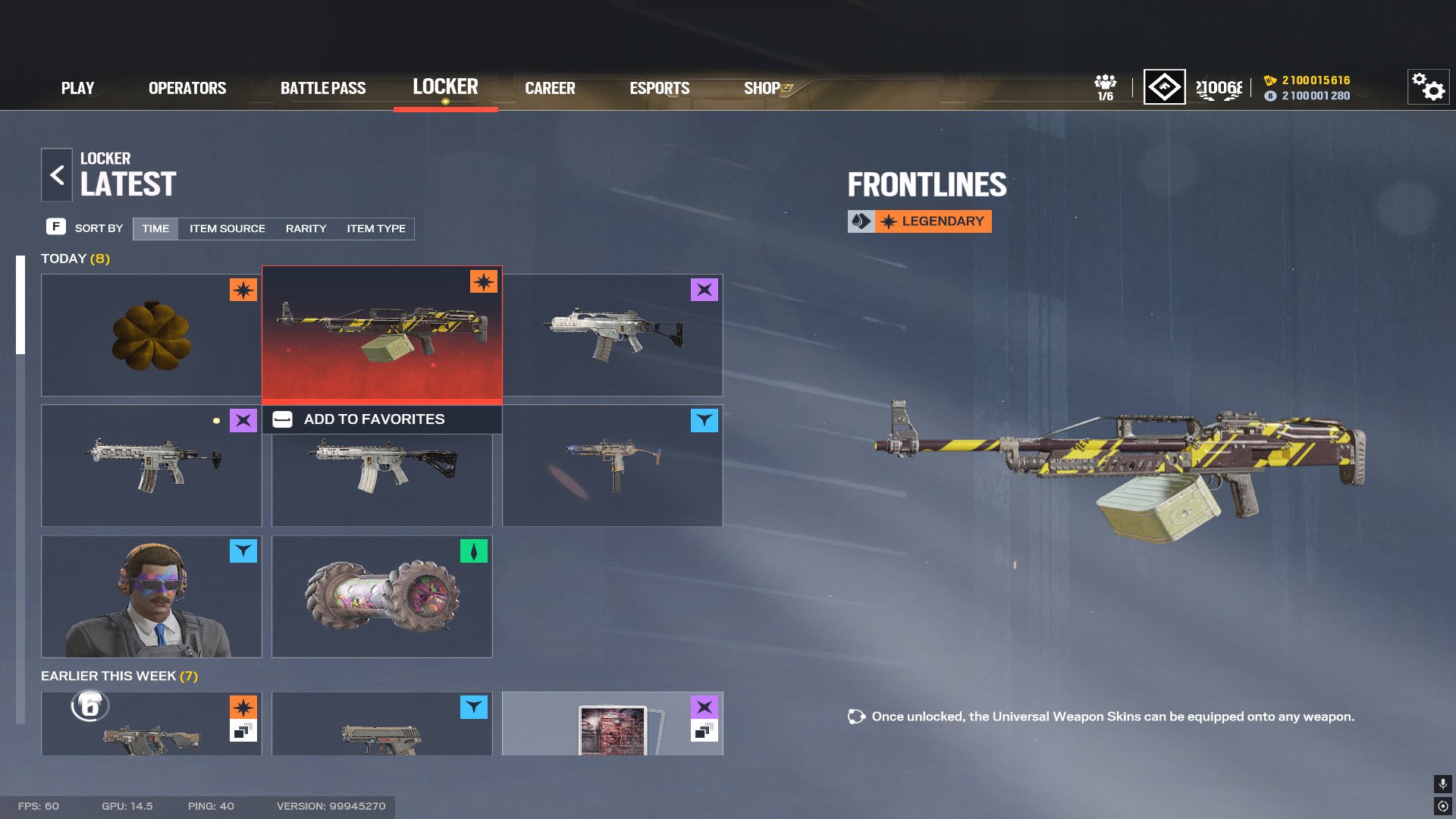Select the businessman headgear thumbnail
The height and width of the screenshot is (819, 1456).
pyautogui.click(x=151, y=596)
